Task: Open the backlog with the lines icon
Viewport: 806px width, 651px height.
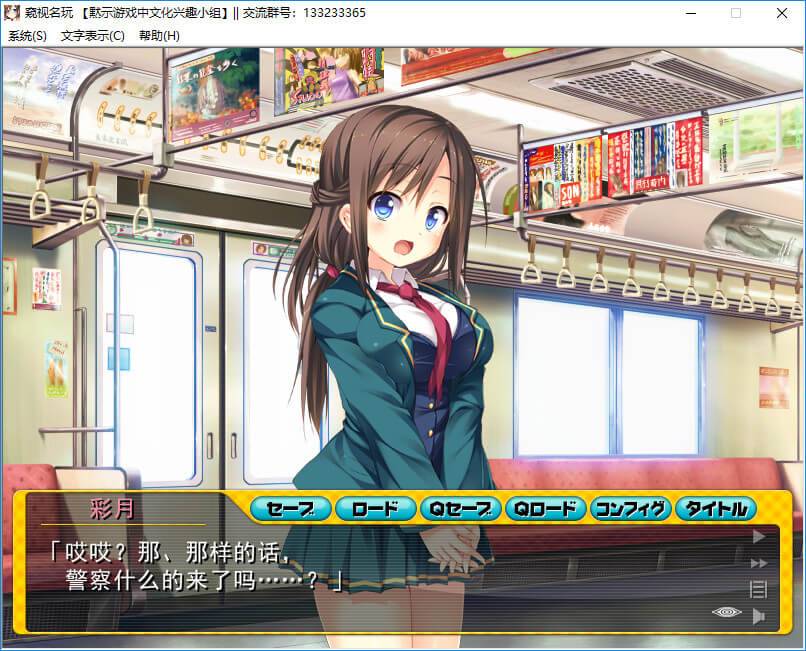Action: coord(758,589)
